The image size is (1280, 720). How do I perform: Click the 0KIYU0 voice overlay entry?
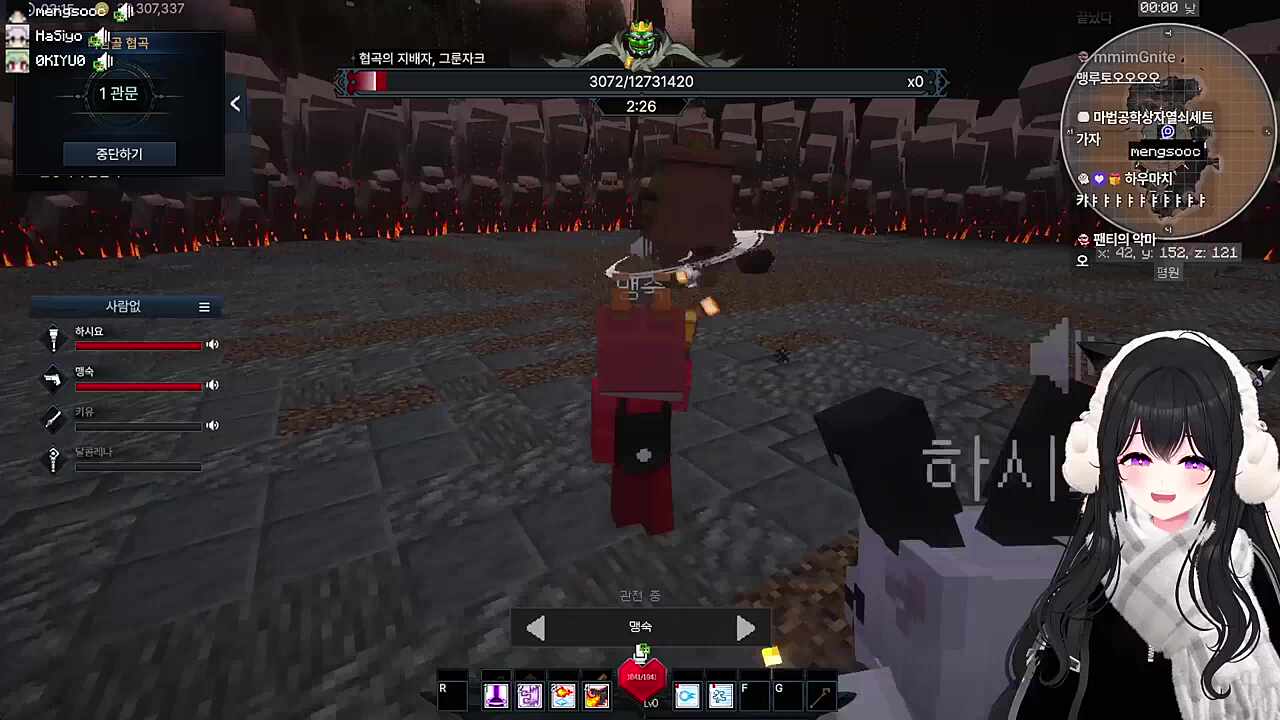(x=59, y=61)
